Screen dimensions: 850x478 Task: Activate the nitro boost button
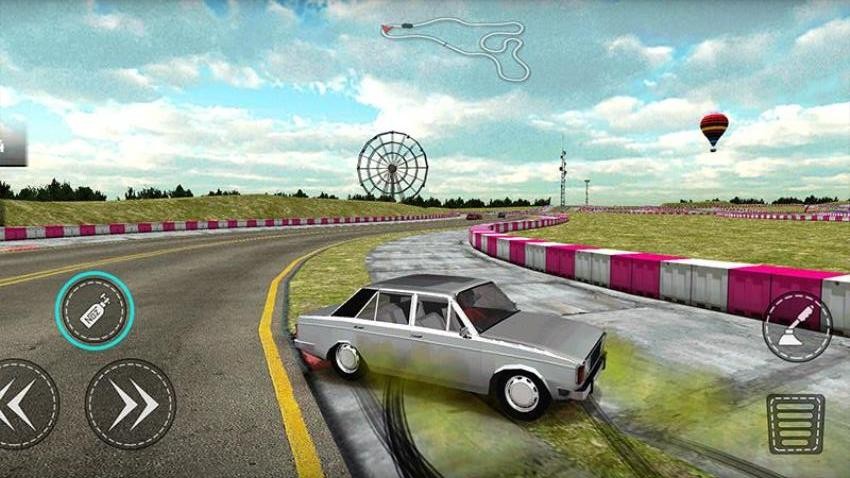point(95,311)
